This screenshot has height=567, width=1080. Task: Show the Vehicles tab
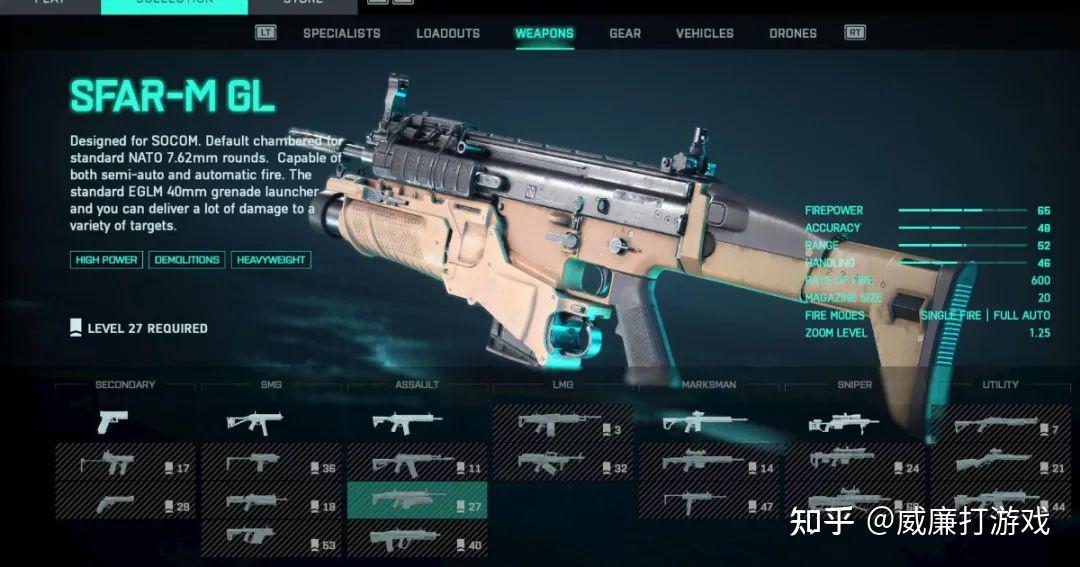[704, 33]
